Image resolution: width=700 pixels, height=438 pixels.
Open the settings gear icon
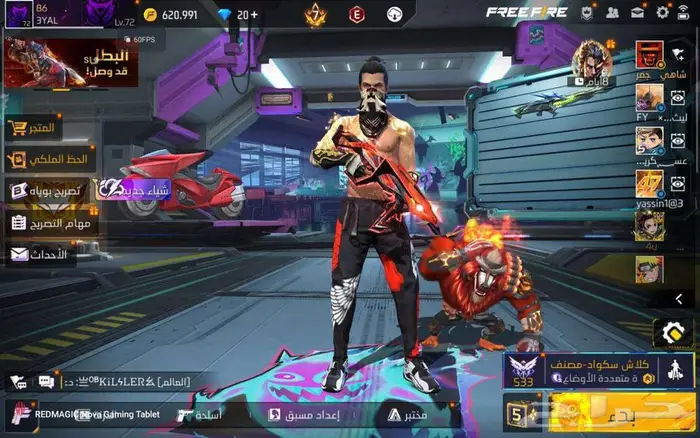pos(662,13)
